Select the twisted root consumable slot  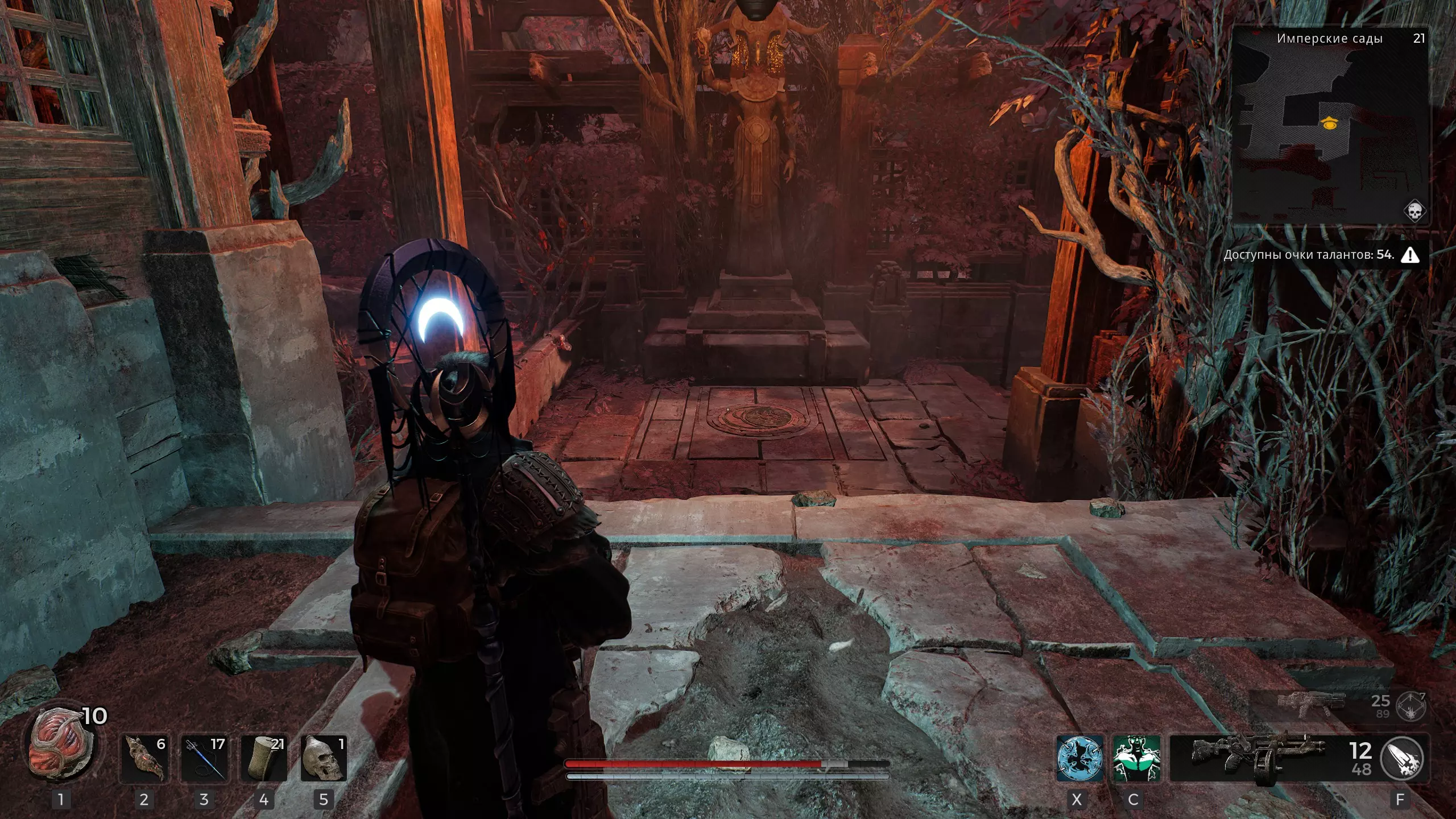144,758
